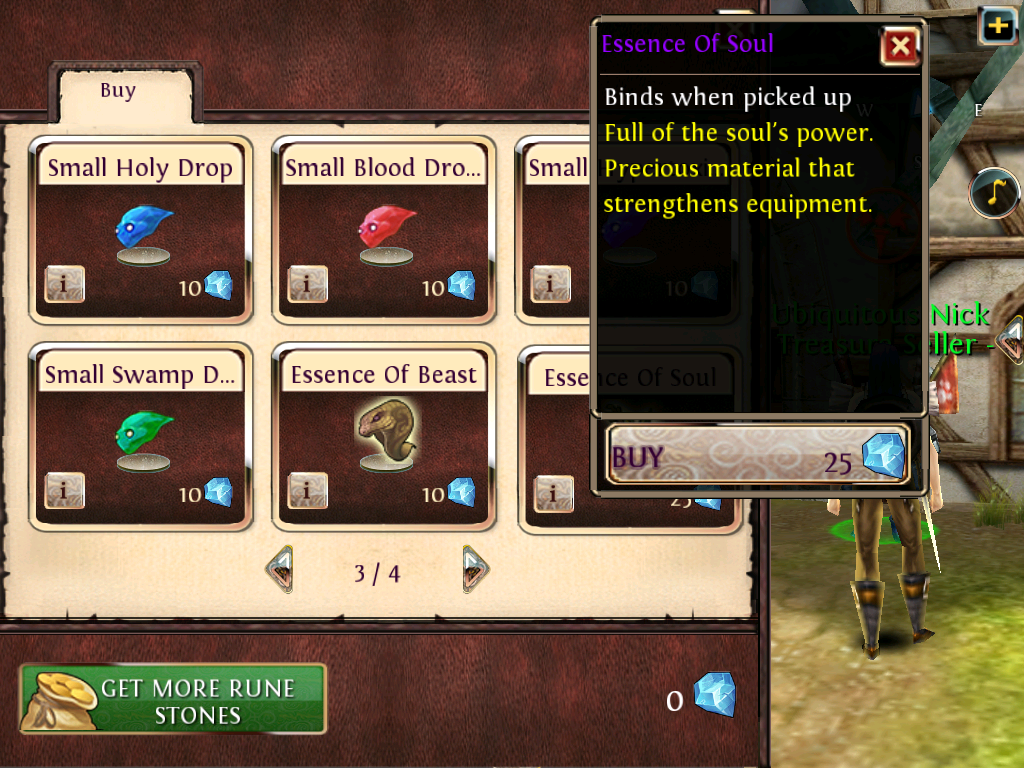Go to the next shop page

click(x=475, y=570)
